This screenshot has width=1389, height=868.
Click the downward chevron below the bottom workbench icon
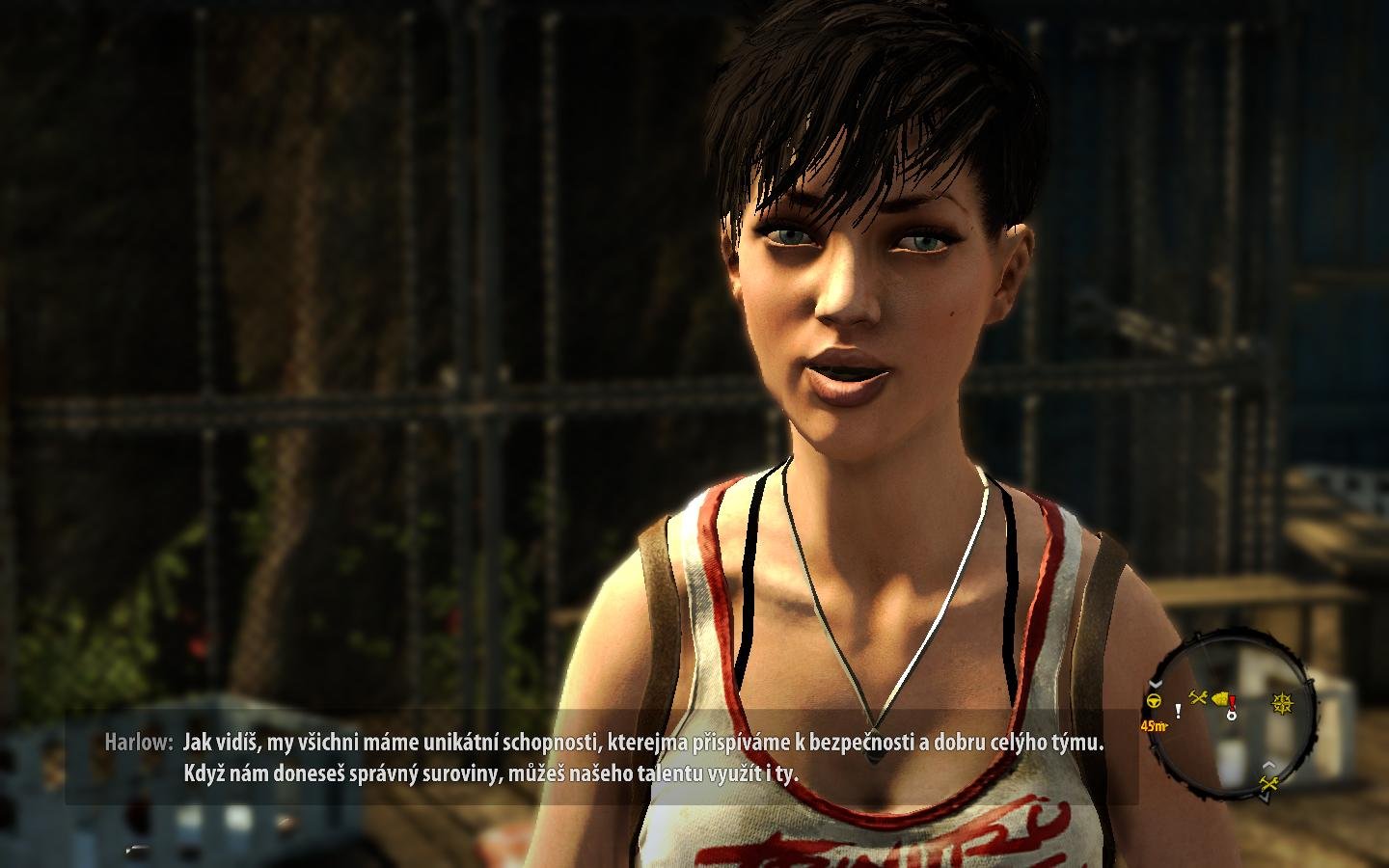pos(1266,797)
